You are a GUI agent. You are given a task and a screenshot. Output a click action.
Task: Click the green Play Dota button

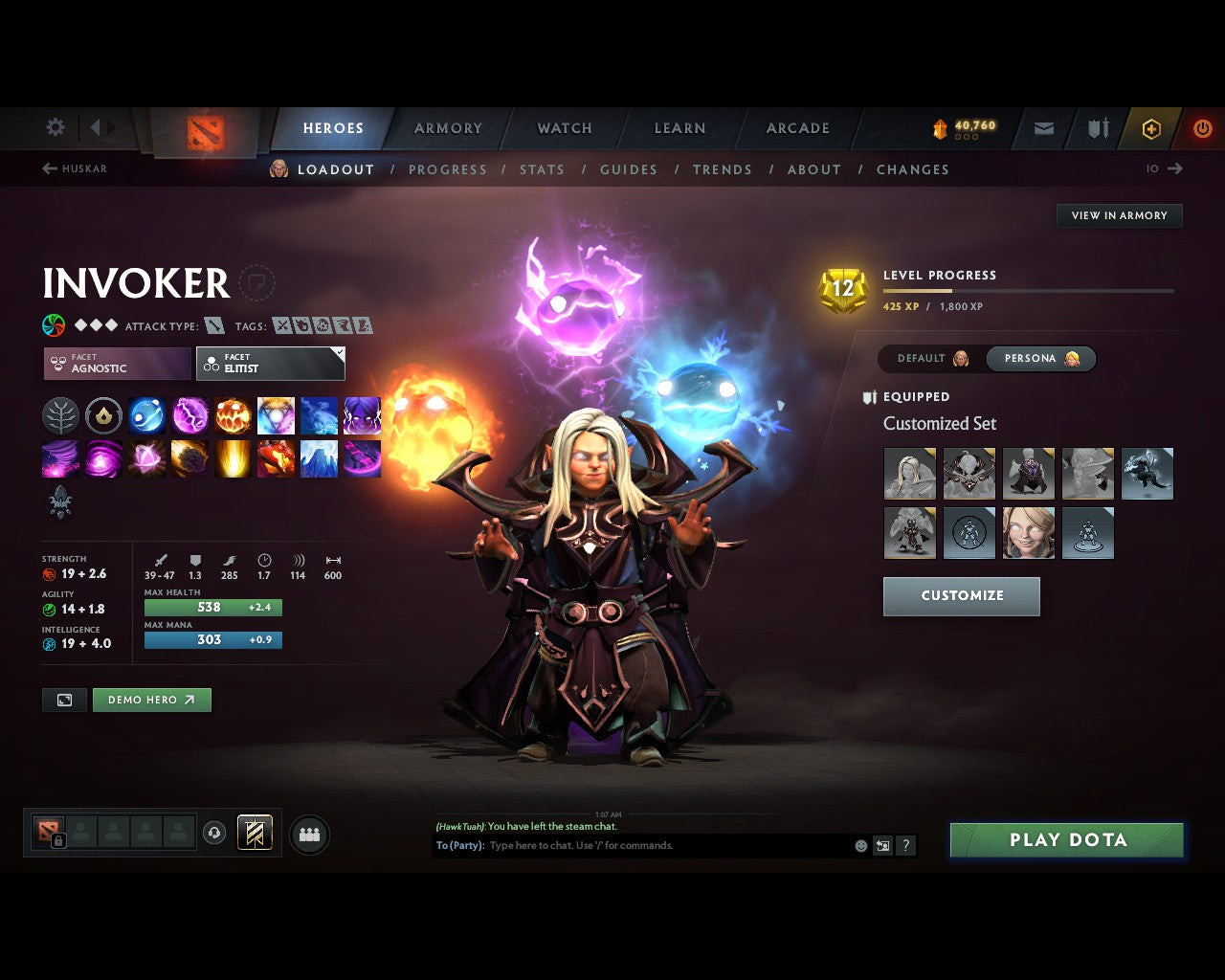pyautogui.click(x=1067, y=840)
